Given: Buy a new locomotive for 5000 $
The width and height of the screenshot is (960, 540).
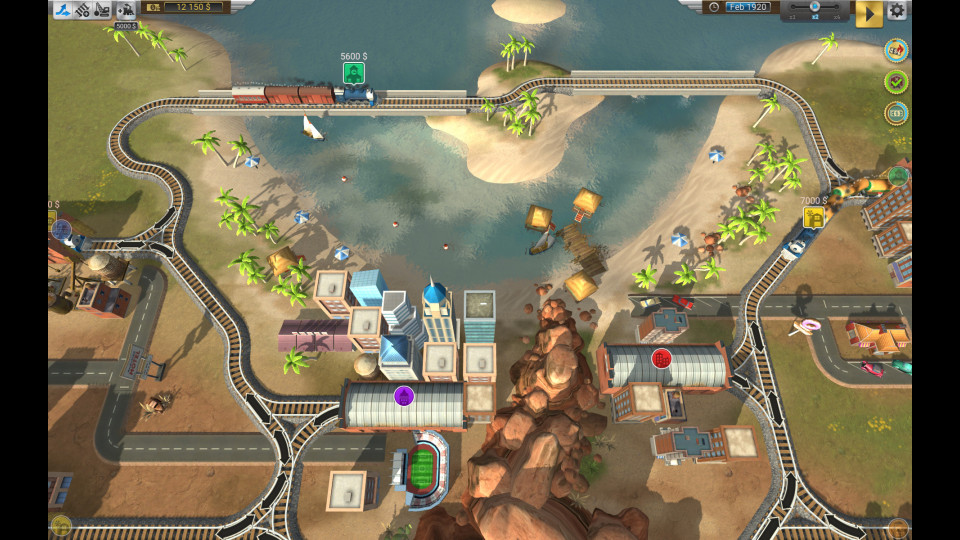Looking at the screenshot, I should [x=127, y=11].
